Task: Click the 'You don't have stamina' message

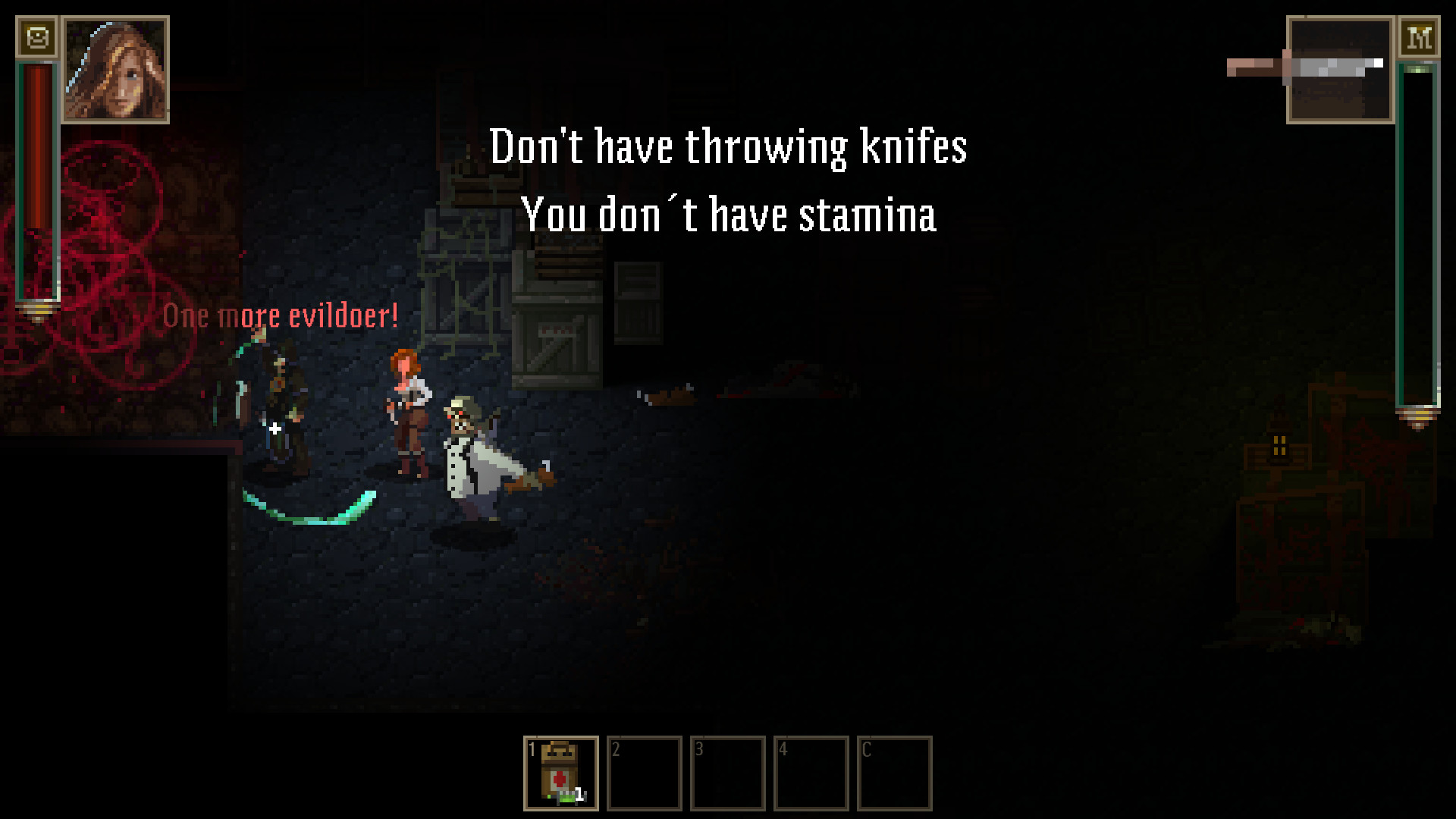Action: pyautogui.click(x=730, y=216)
